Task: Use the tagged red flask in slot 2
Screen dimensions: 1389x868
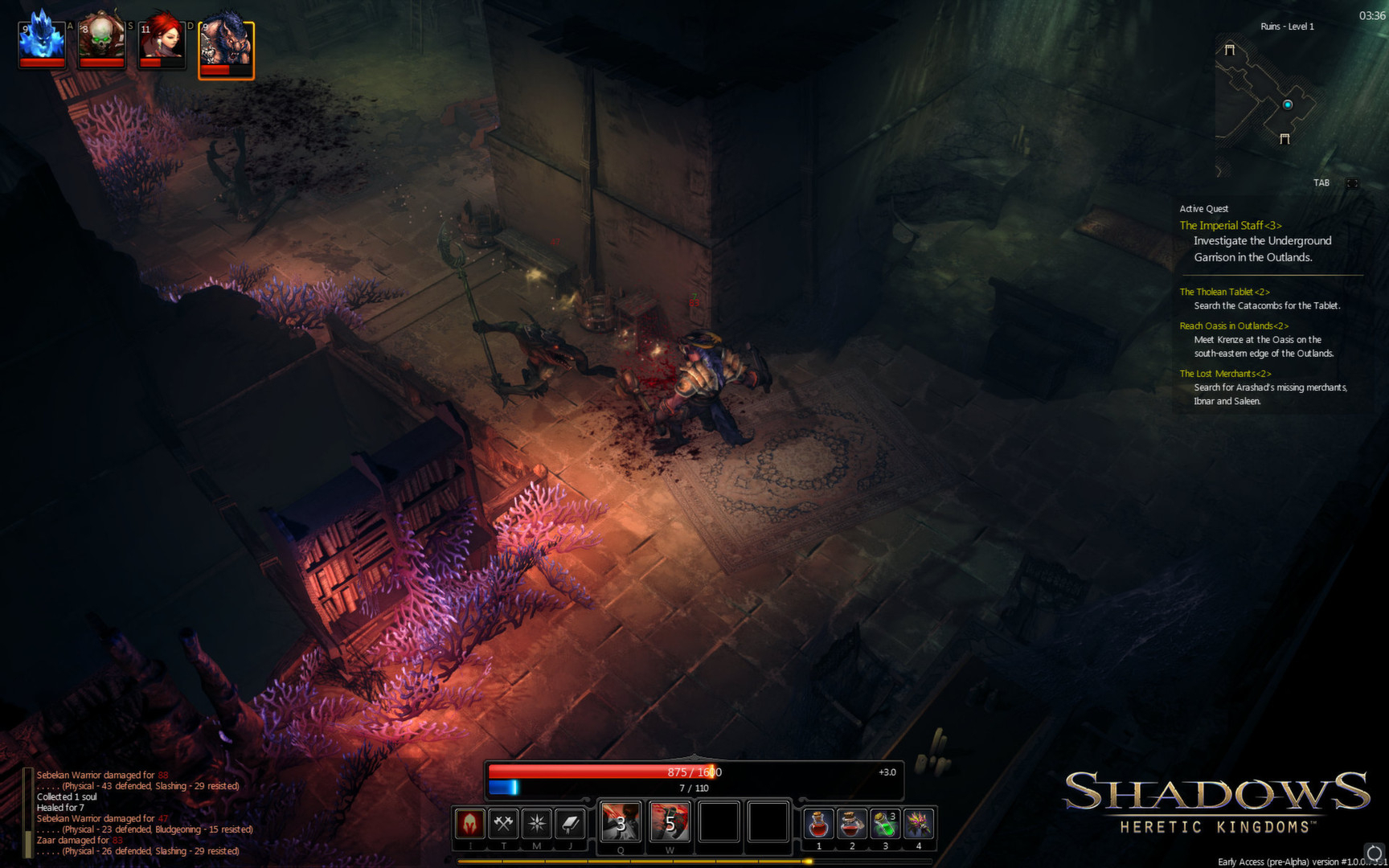Action: pos(852,824)
